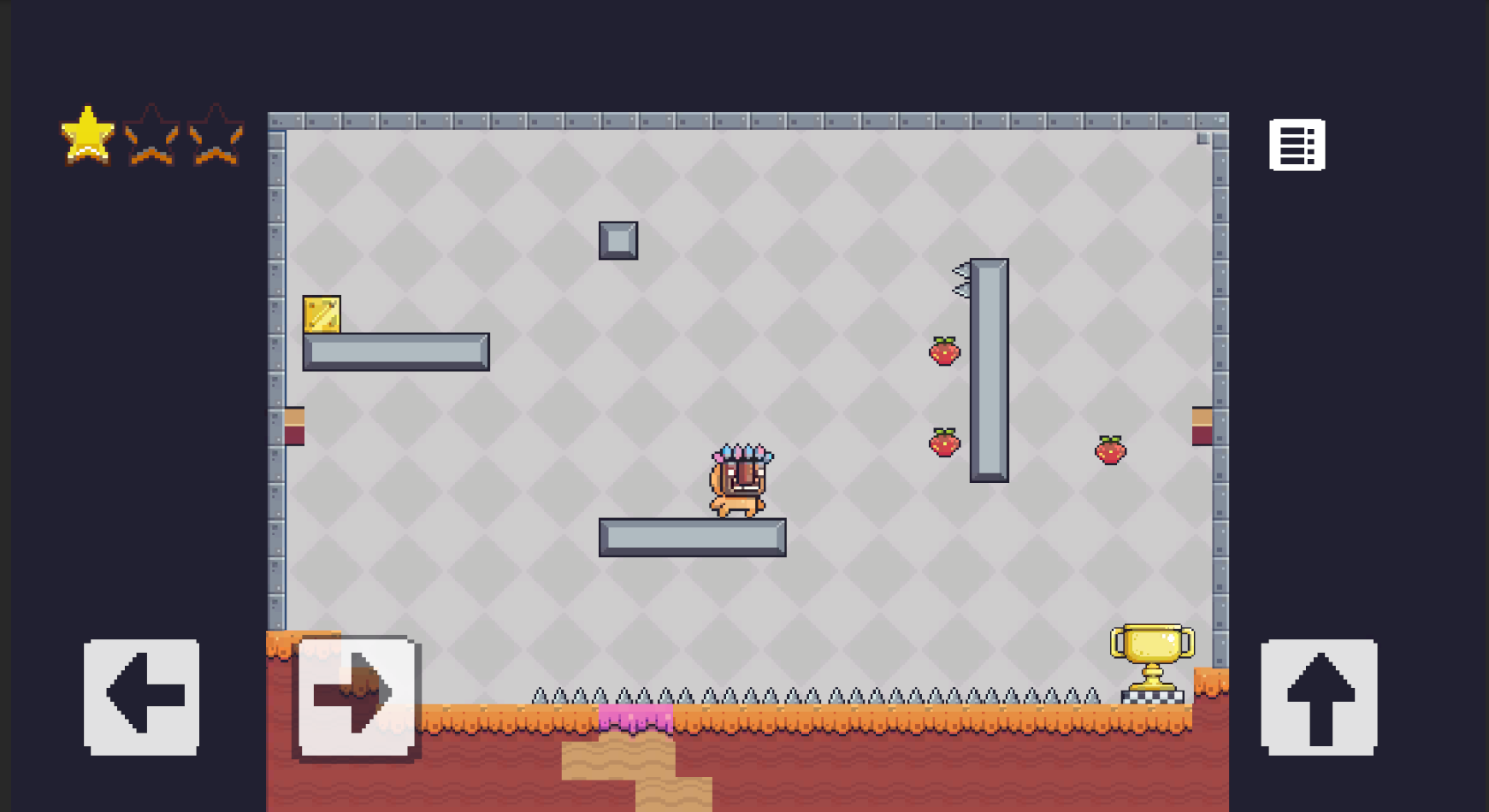Click the small floating block near the top
Image resolution: width=1489 pixels, height=812 pixels.
pyautogui.click(x=618, y=240)
